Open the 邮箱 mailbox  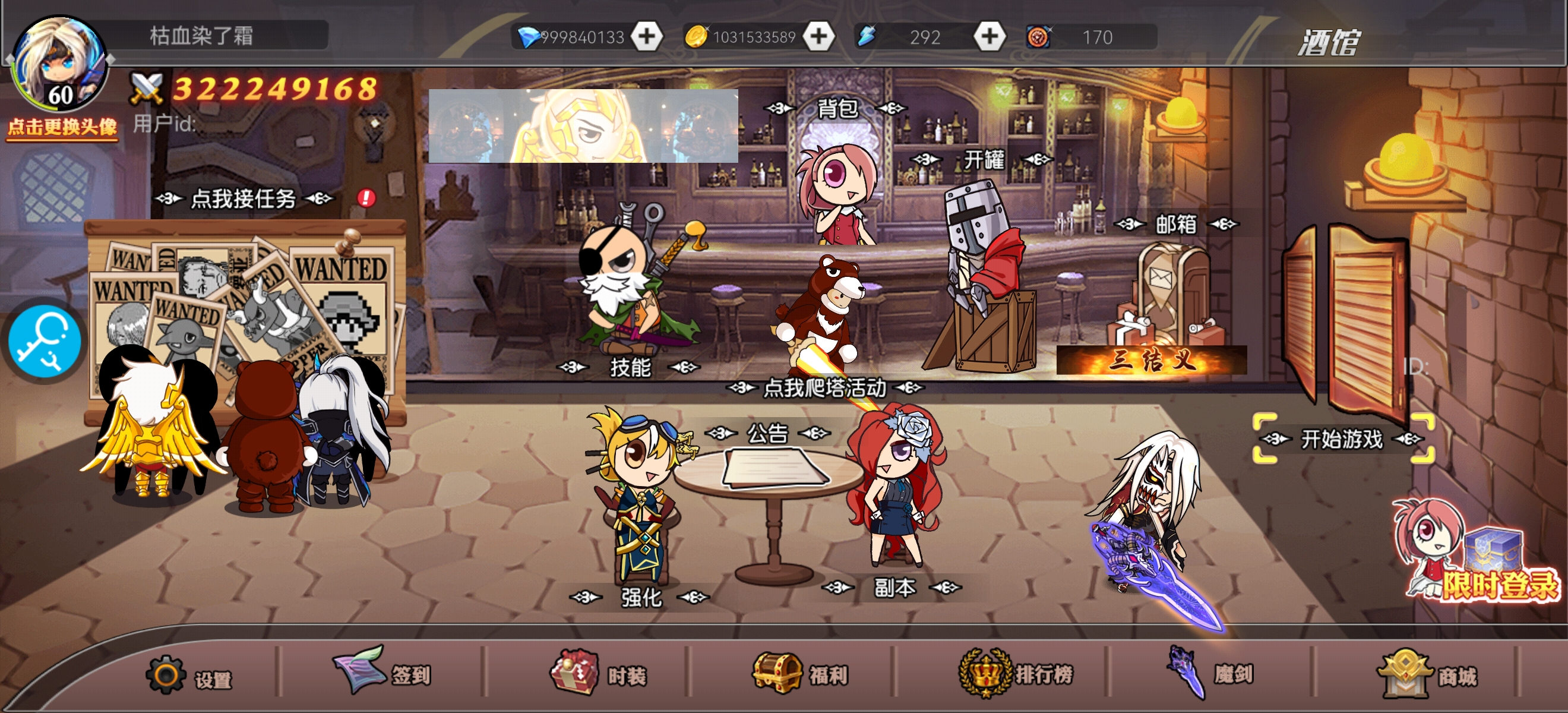[x=1176, y=224]
